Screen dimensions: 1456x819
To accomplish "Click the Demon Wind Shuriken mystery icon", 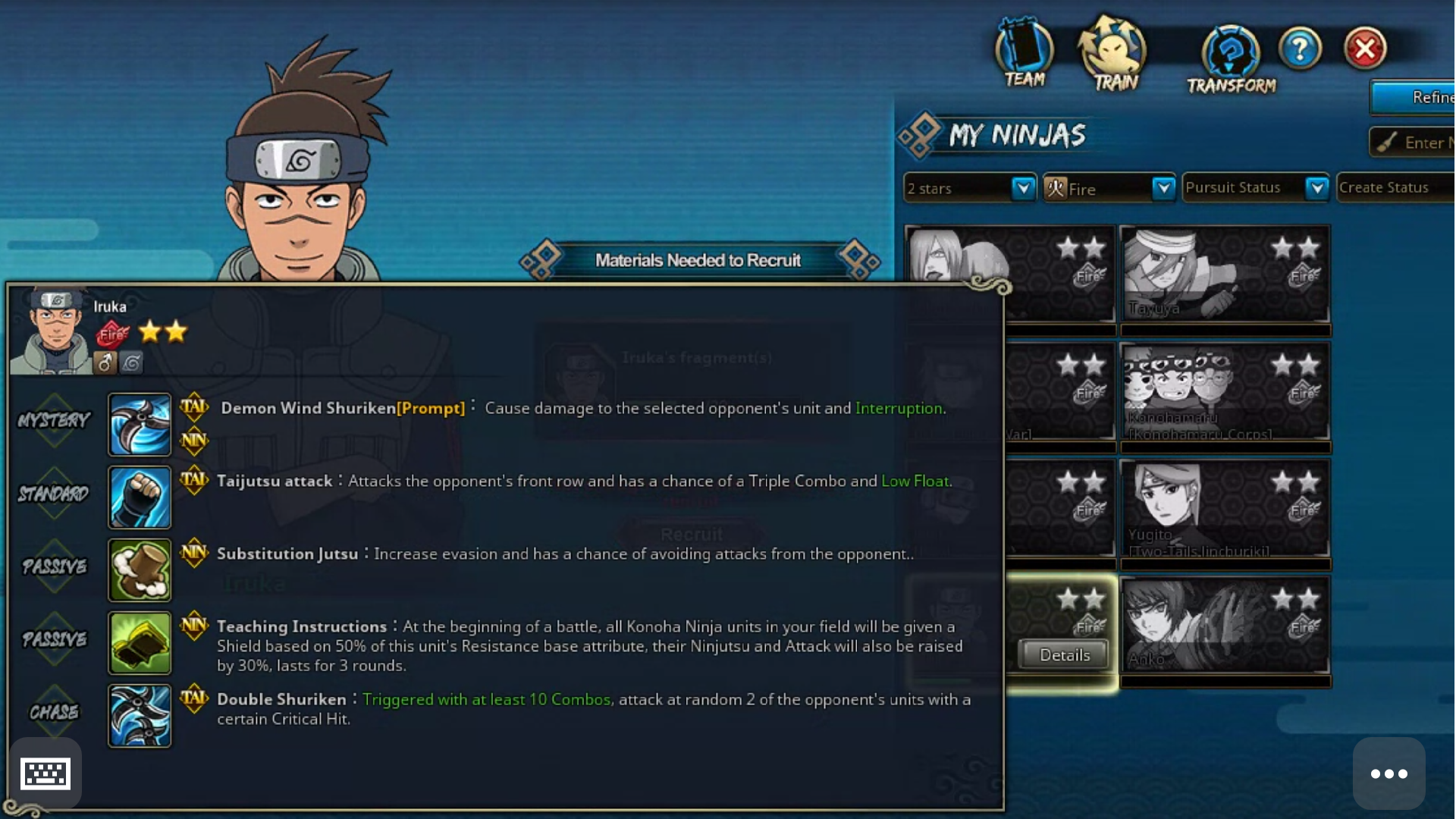I will [140, 424].
